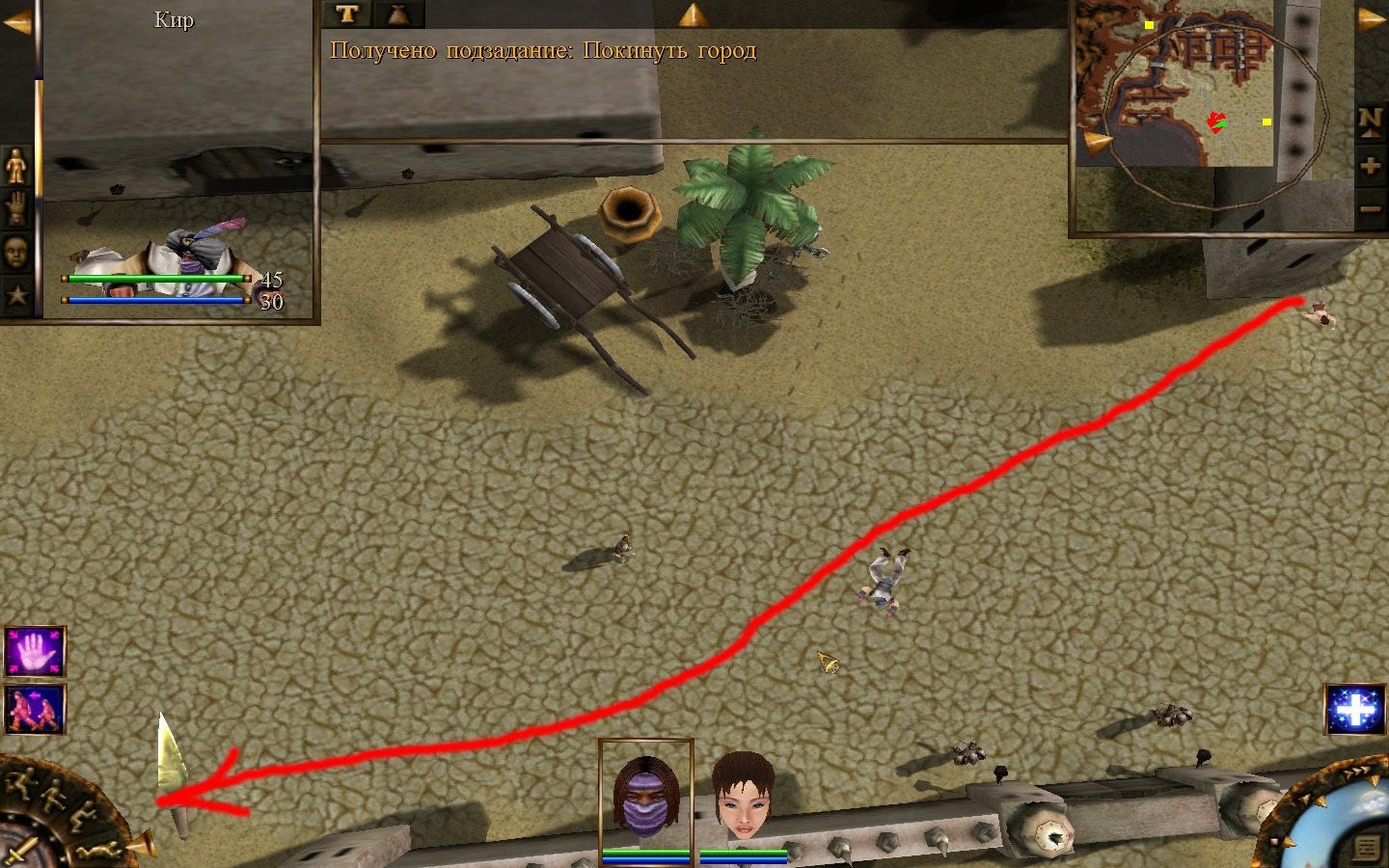Open the character figure panel
This screenshot has height=868, width=1389.
click(16, 167)
